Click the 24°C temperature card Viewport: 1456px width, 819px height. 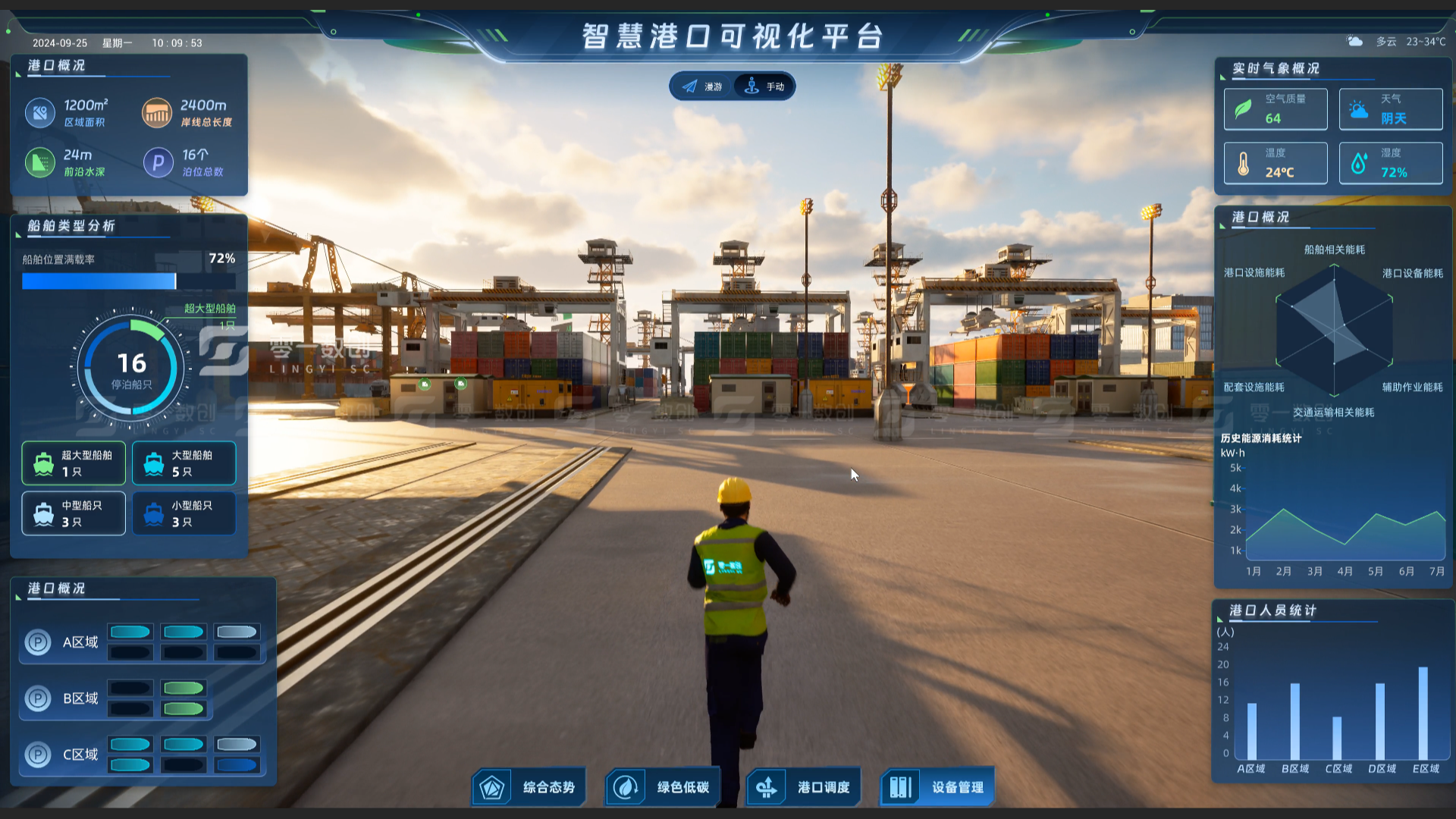(1276, 163)
